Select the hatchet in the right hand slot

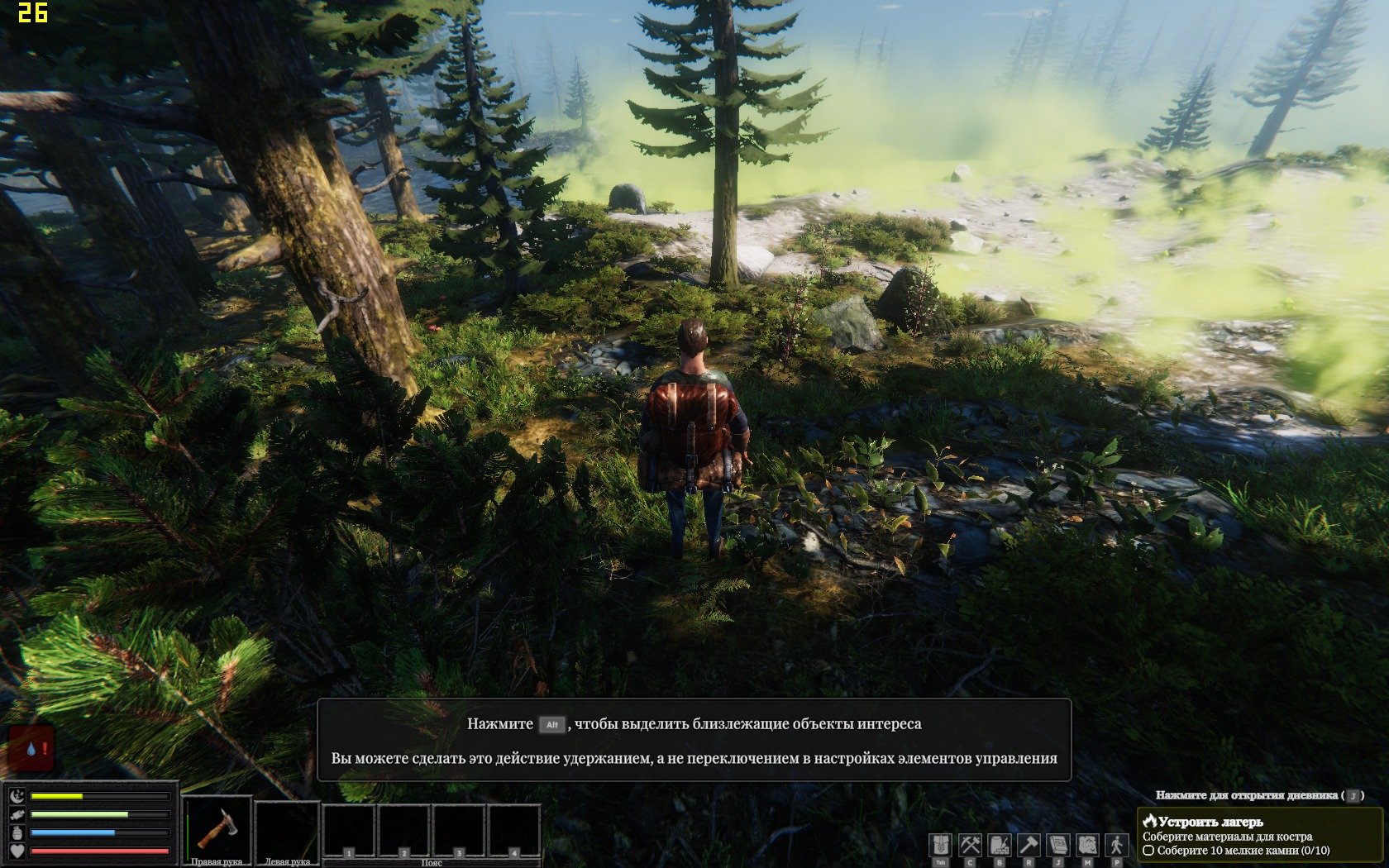[x=217, y=829]
